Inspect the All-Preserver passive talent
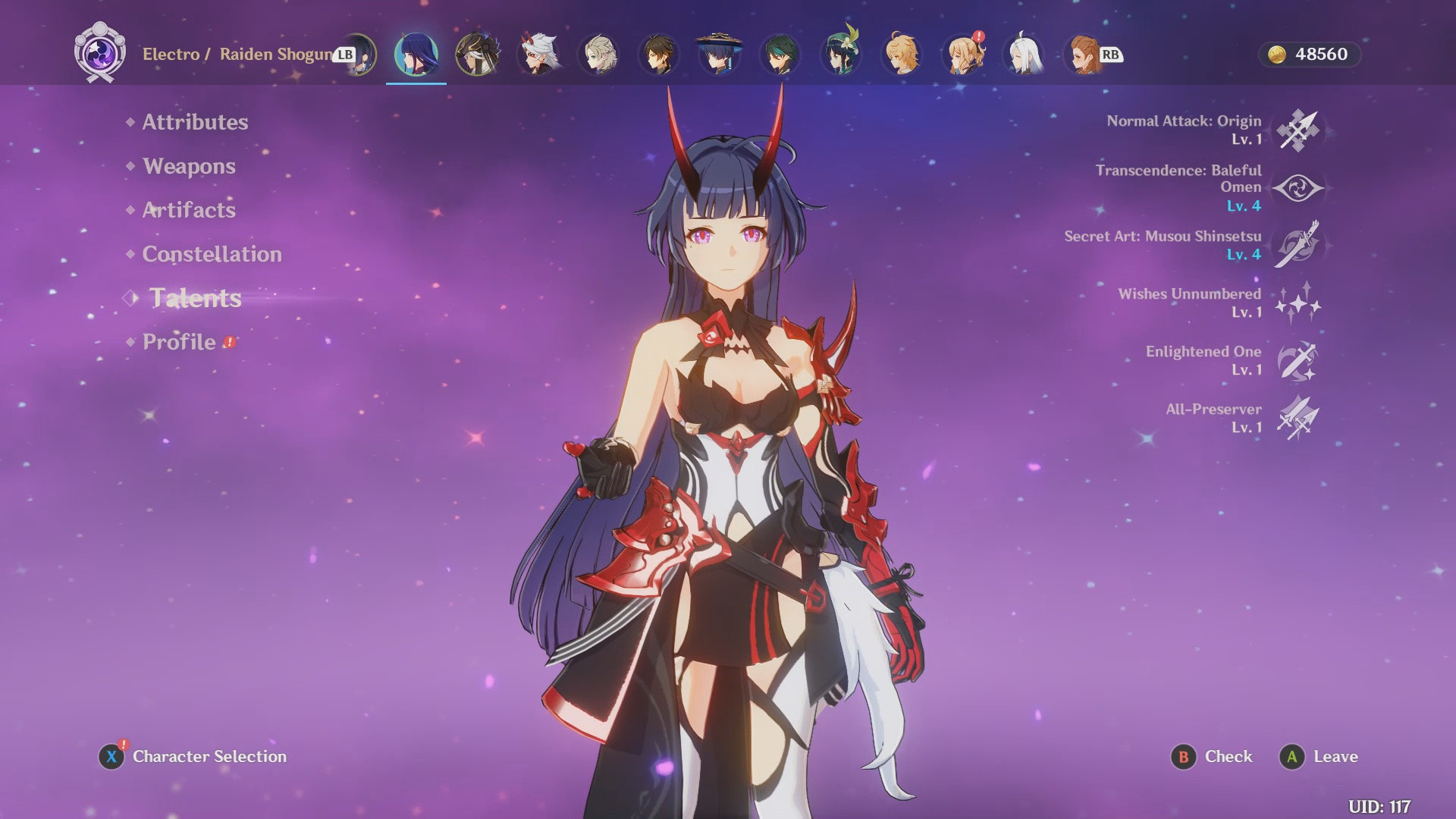Screen dimensions: 1456x819 (x=1298, y=419)
